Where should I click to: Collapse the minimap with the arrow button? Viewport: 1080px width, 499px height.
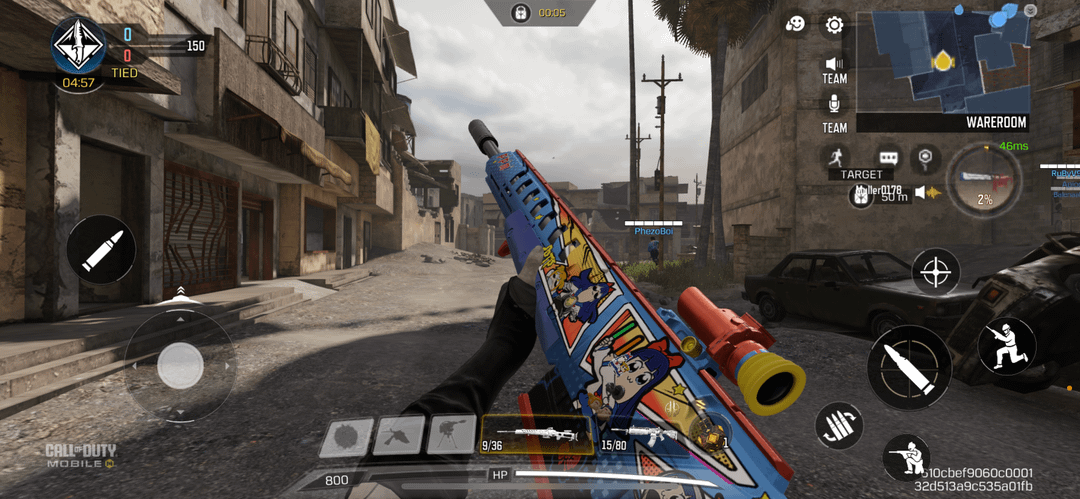pos(1031,10)
